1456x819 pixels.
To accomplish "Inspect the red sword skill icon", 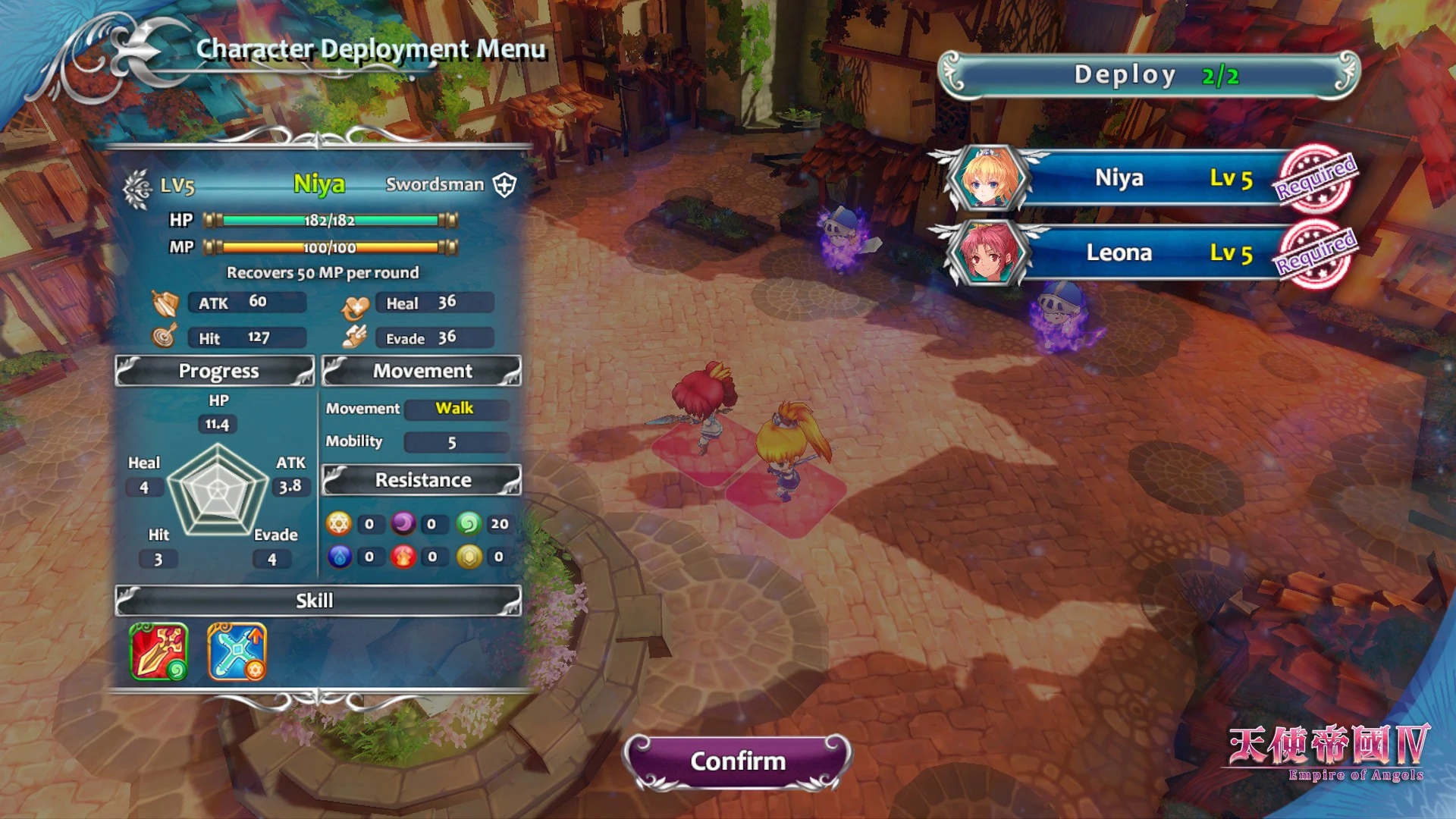I will (x=158, y=651).
